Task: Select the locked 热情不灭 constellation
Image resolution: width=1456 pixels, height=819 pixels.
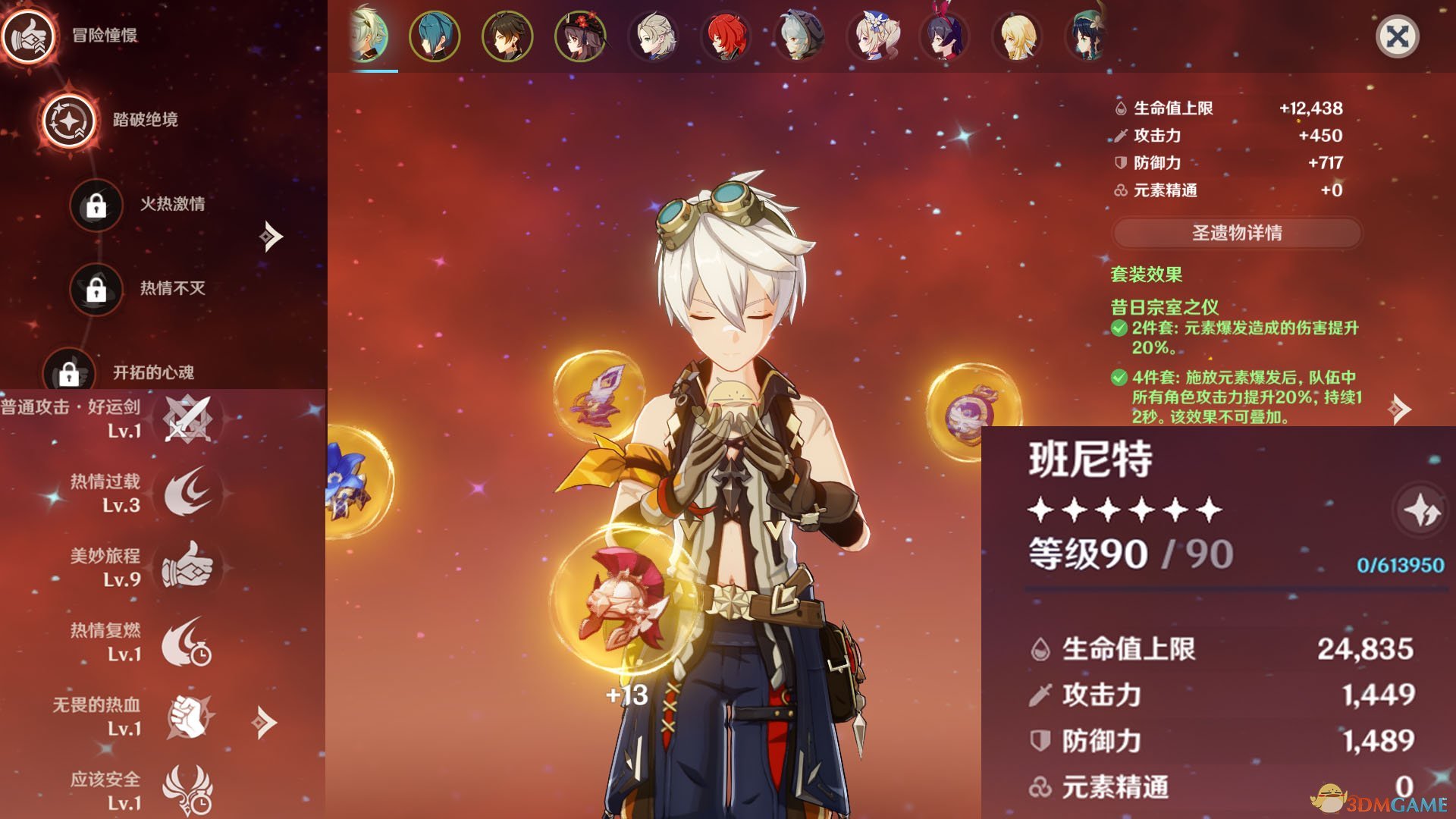Action: pyautogui.click(x=96, y=289)
